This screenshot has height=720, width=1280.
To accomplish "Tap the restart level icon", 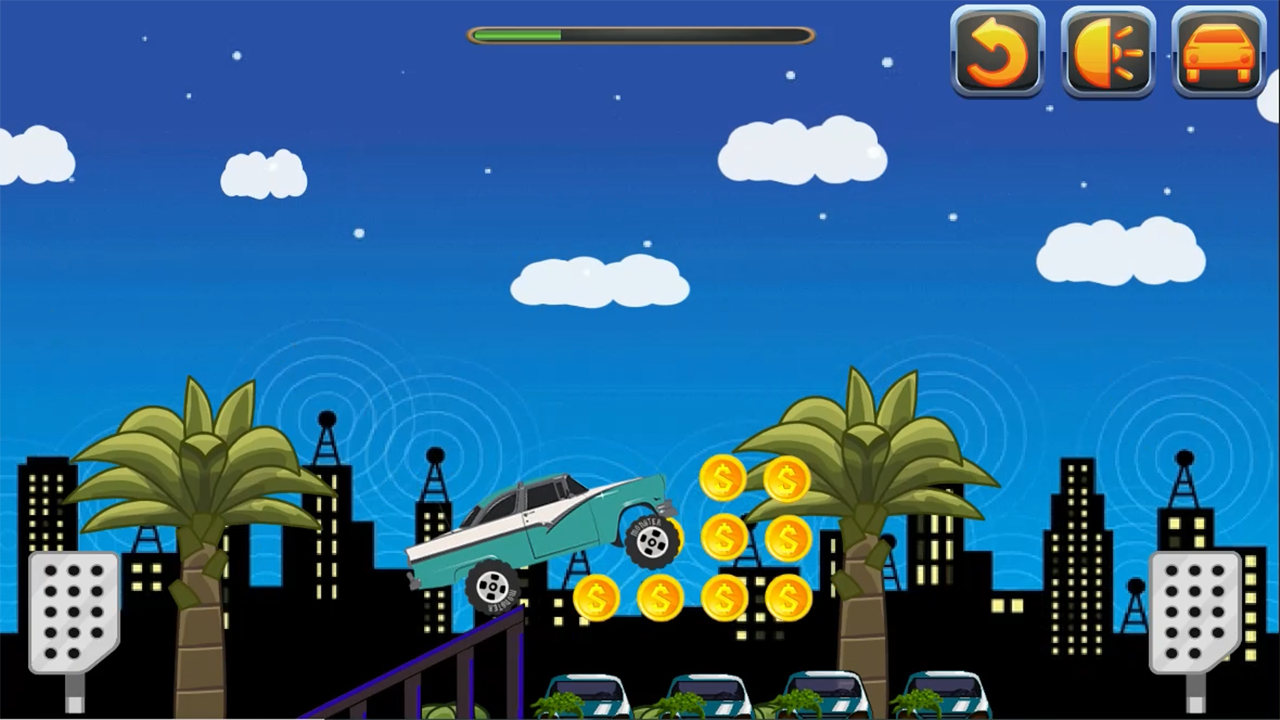I will pos(997,52).
